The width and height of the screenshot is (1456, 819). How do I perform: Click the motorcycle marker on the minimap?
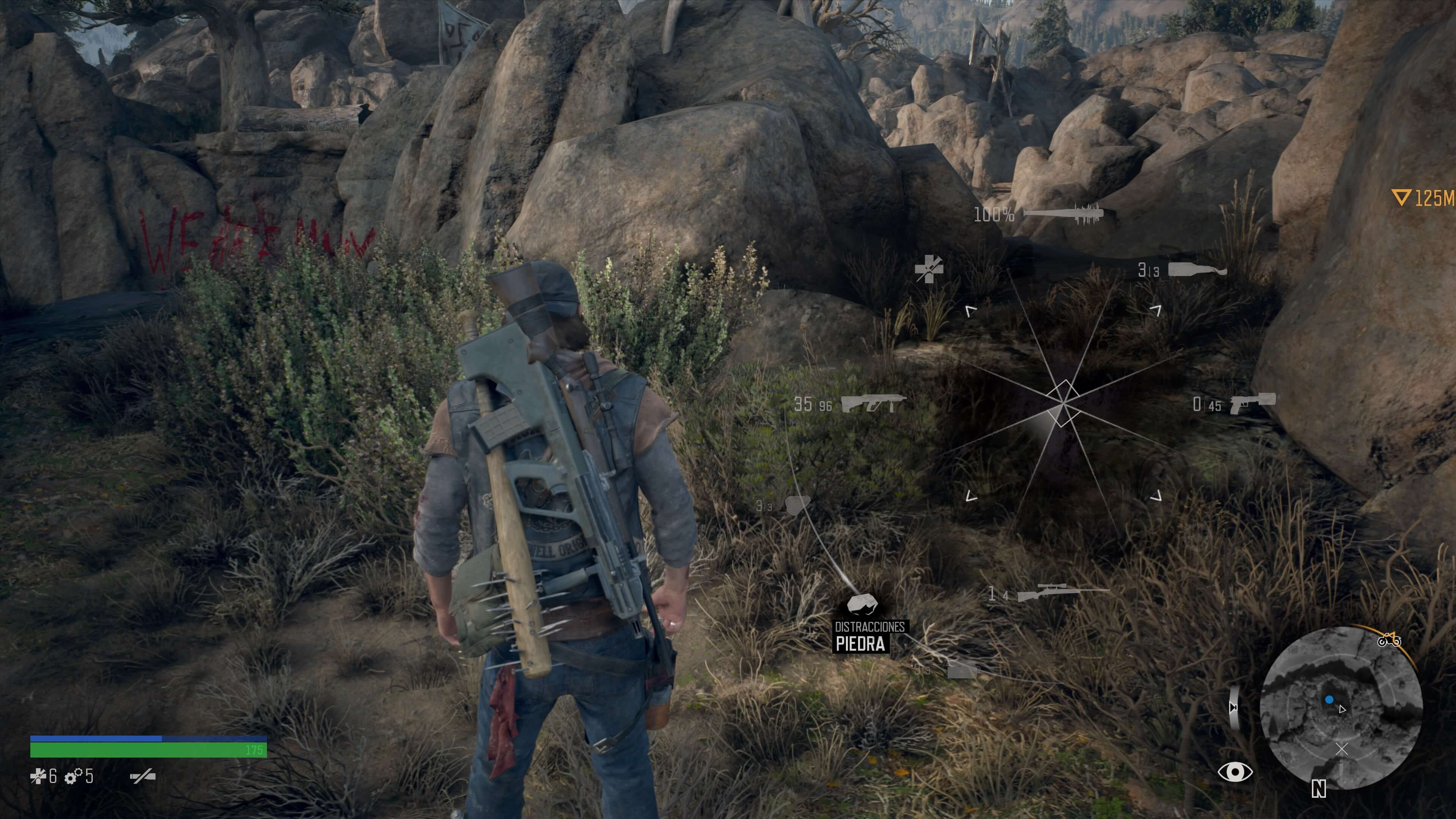[x=1389, y=640]
